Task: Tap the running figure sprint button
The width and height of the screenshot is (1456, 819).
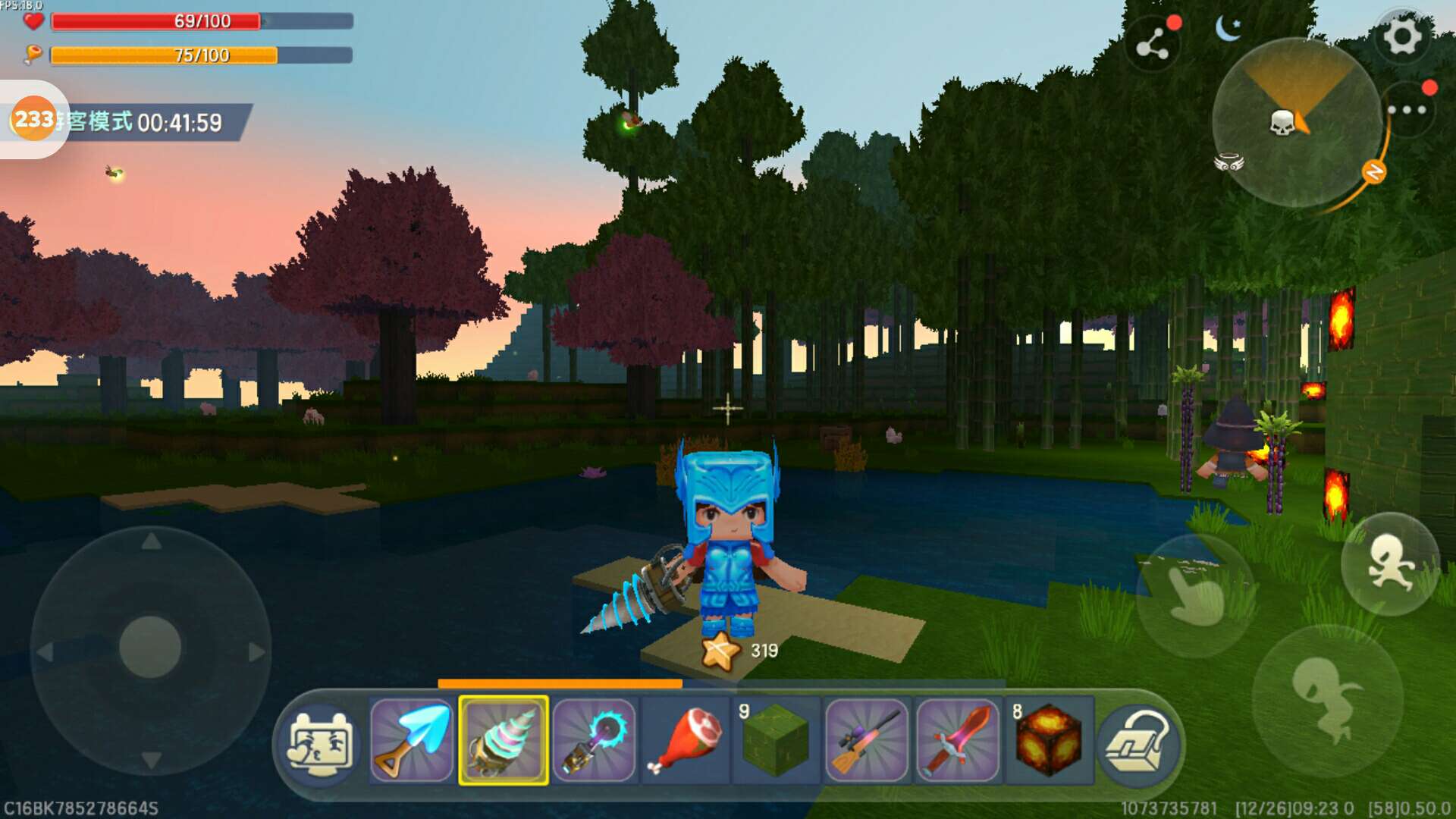Action: (1390, 563)
